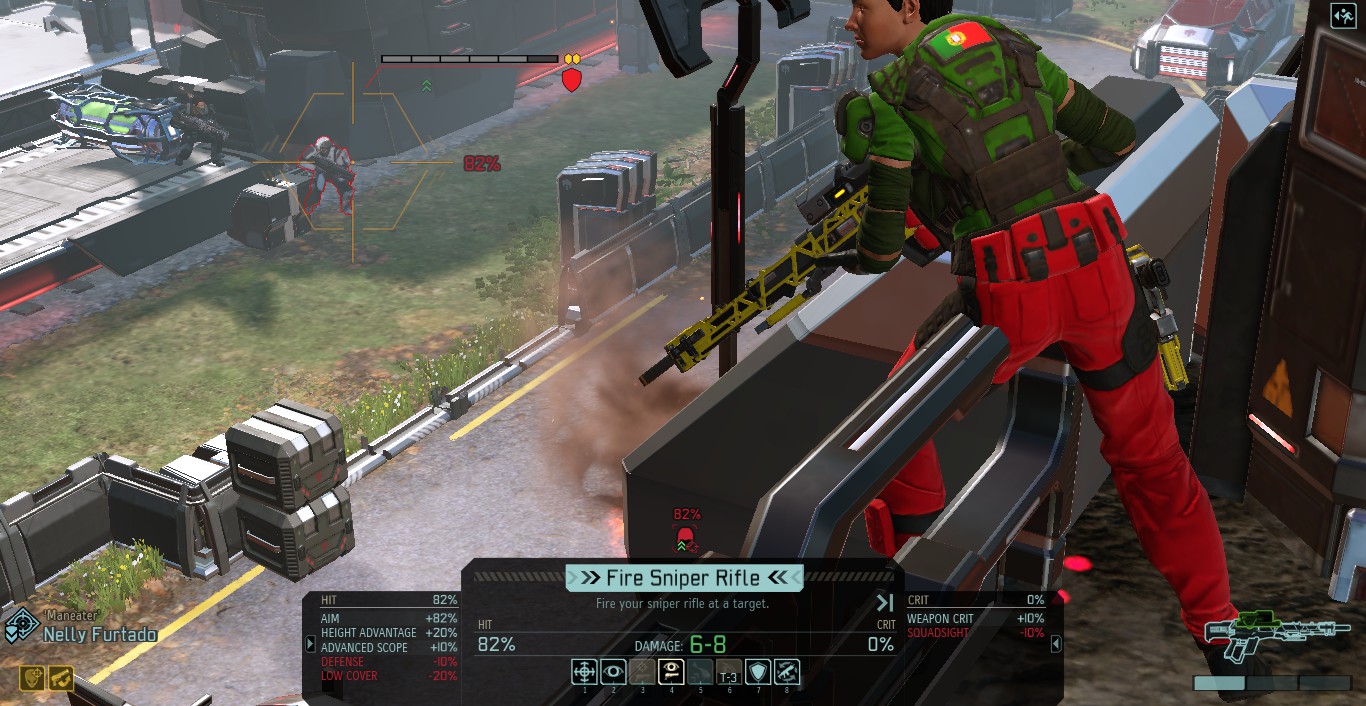Image resolution: width=1366 pixels, height=706 pixels.
Task: Select the yellow pistol perk icon
Action: tap(60, 678)
